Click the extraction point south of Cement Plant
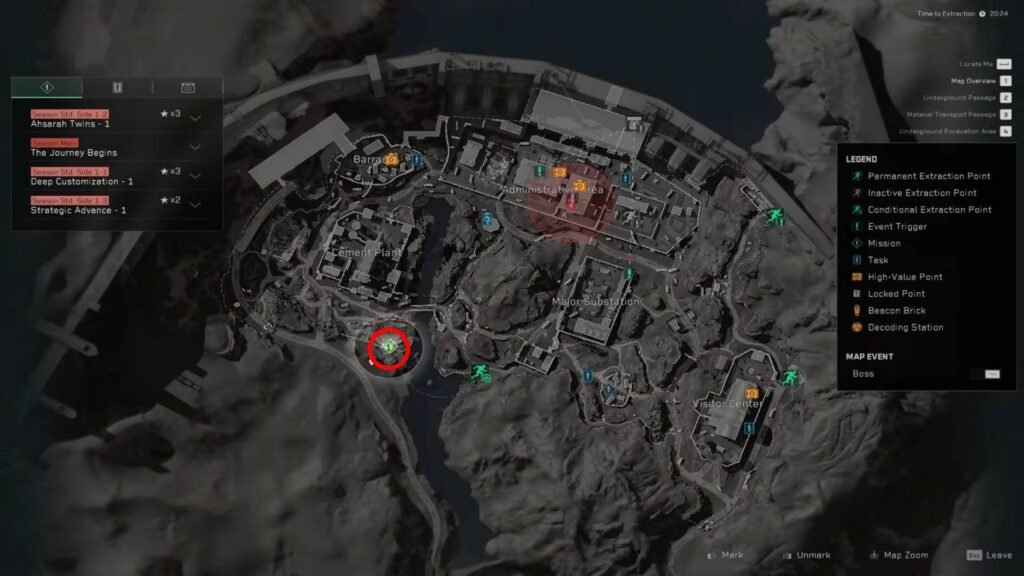This screenshot has width=1024, height=576. pyautogui.click(x=480, y=372)
